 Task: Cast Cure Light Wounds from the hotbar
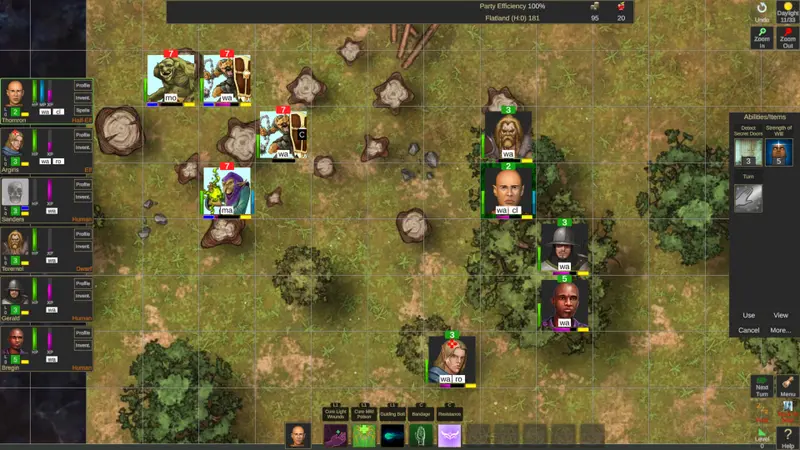[336, 435]
